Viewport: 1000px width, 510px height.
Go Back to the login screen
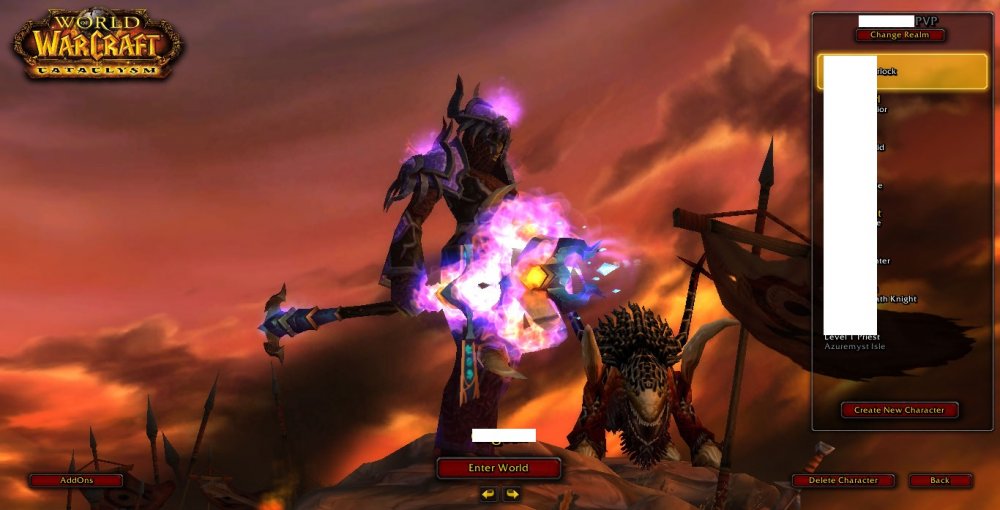[940, 481]
